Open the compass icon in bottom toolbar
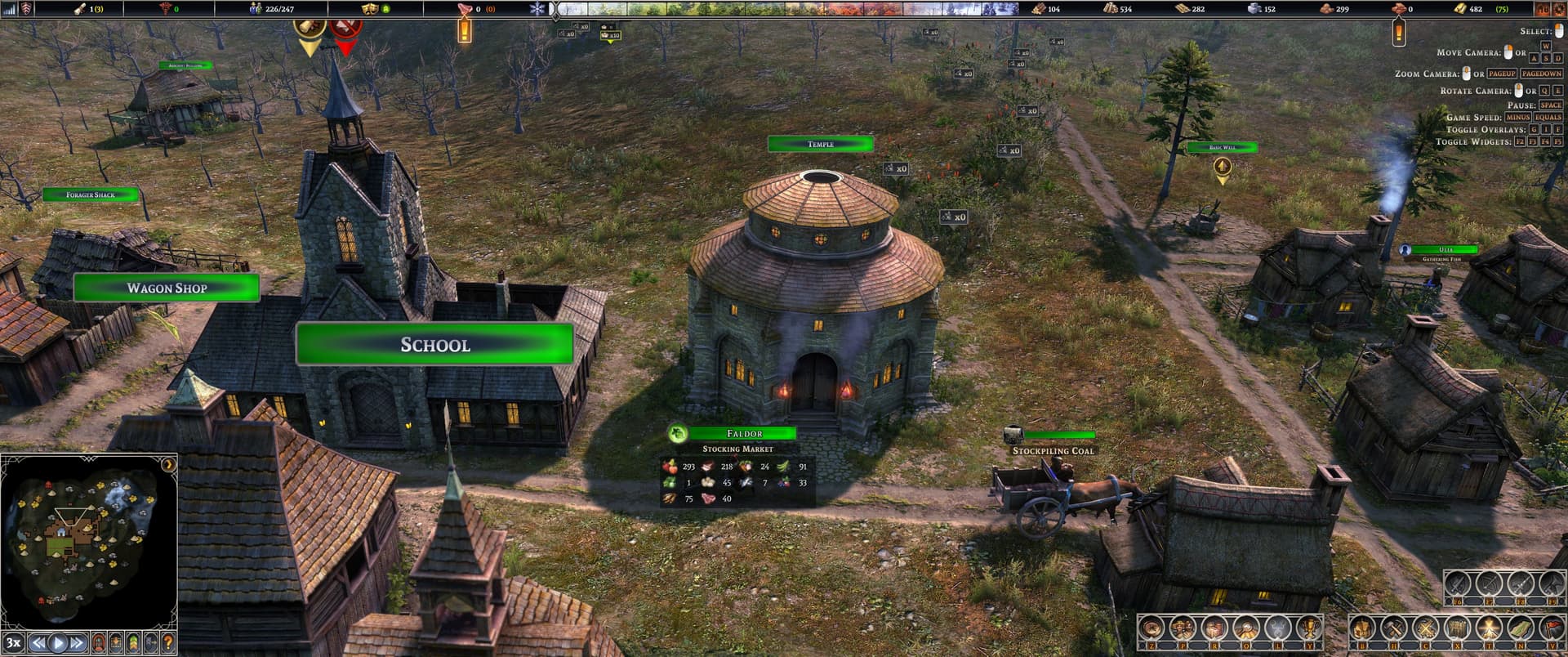 point(1152,628)
